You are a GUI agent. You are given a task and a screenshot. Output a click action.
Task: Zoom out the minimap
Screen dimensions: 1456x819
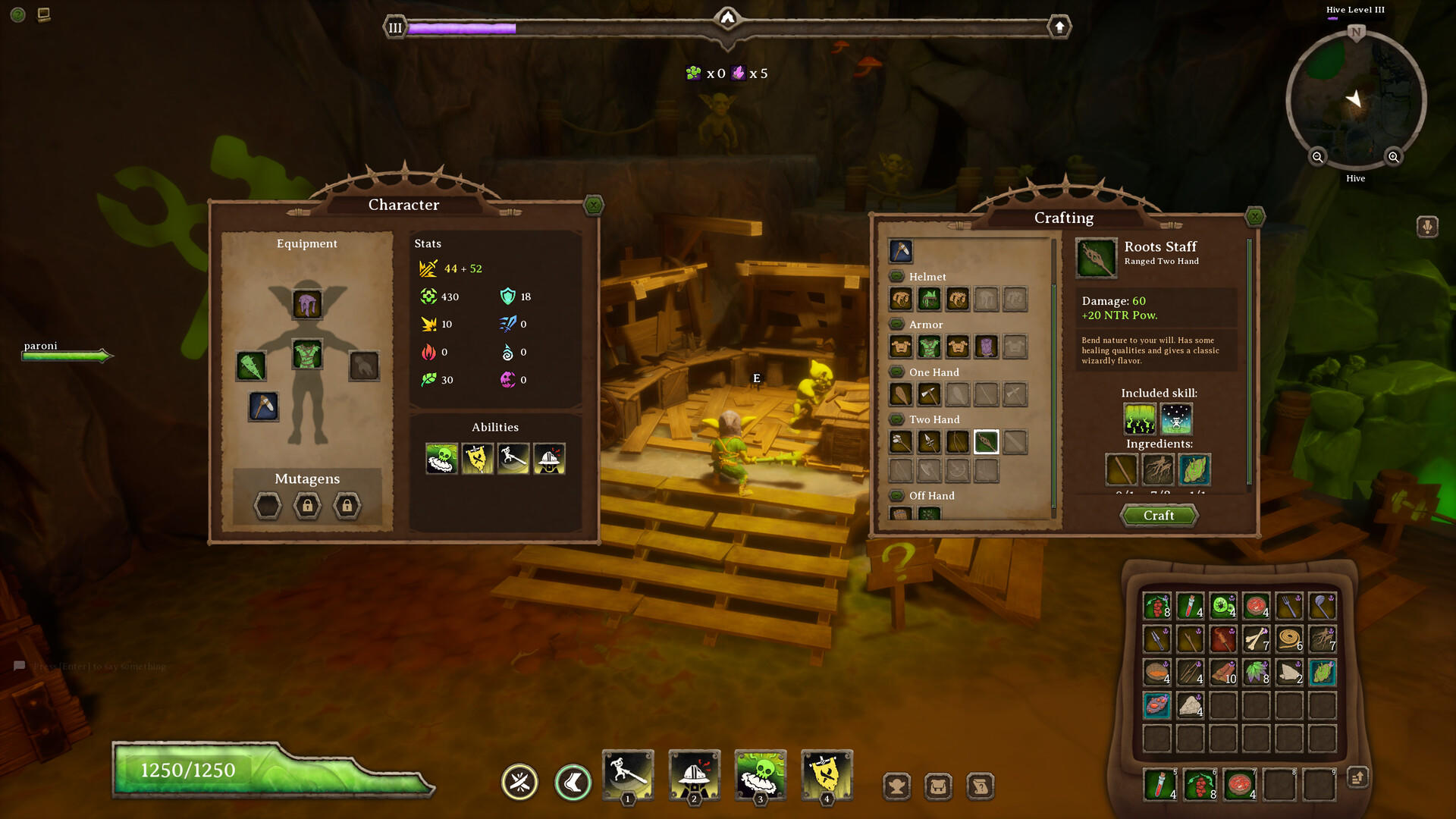coord(1317,157)
